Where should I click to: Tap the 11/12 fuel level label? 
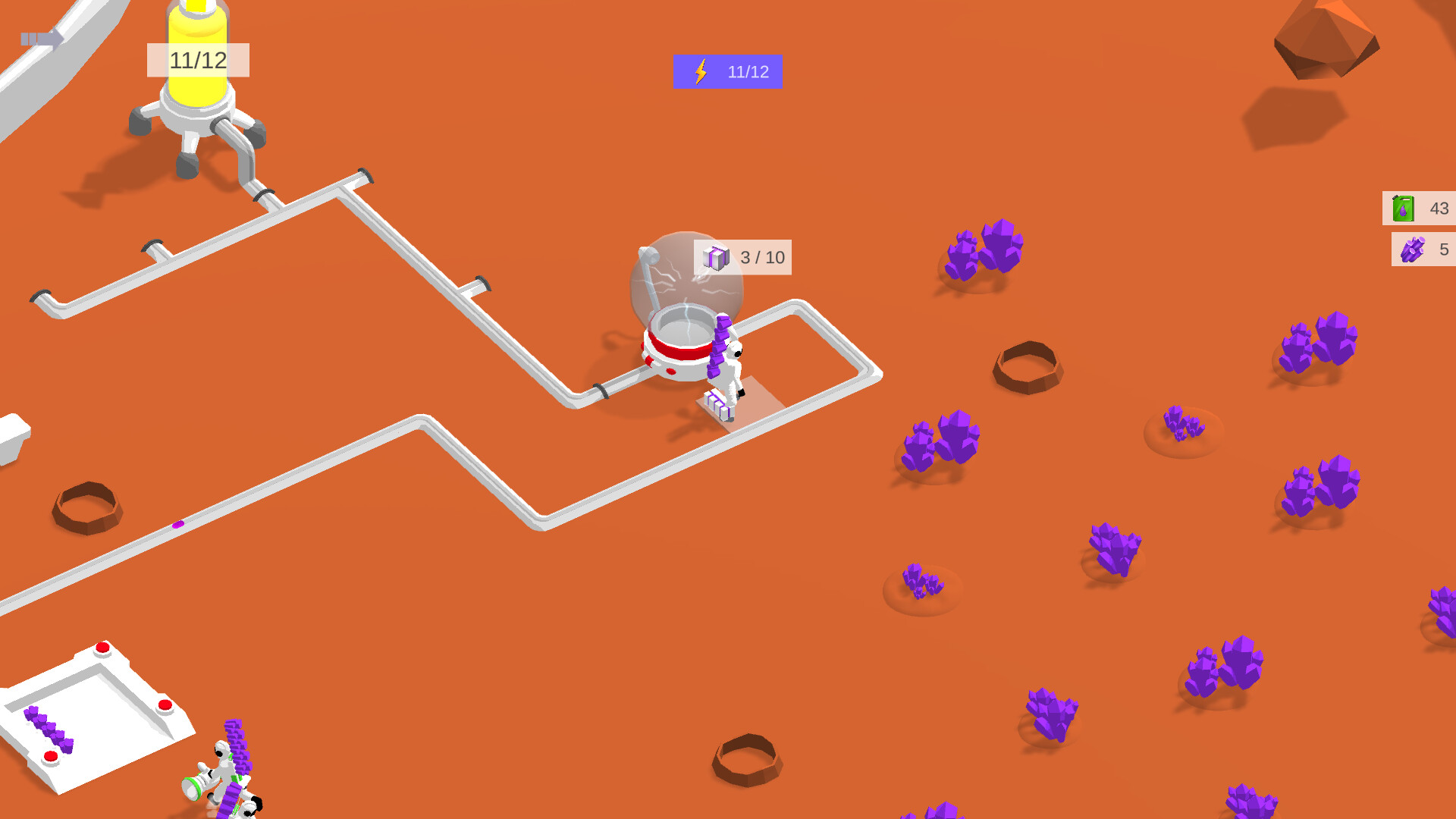[x=199, y=61]
